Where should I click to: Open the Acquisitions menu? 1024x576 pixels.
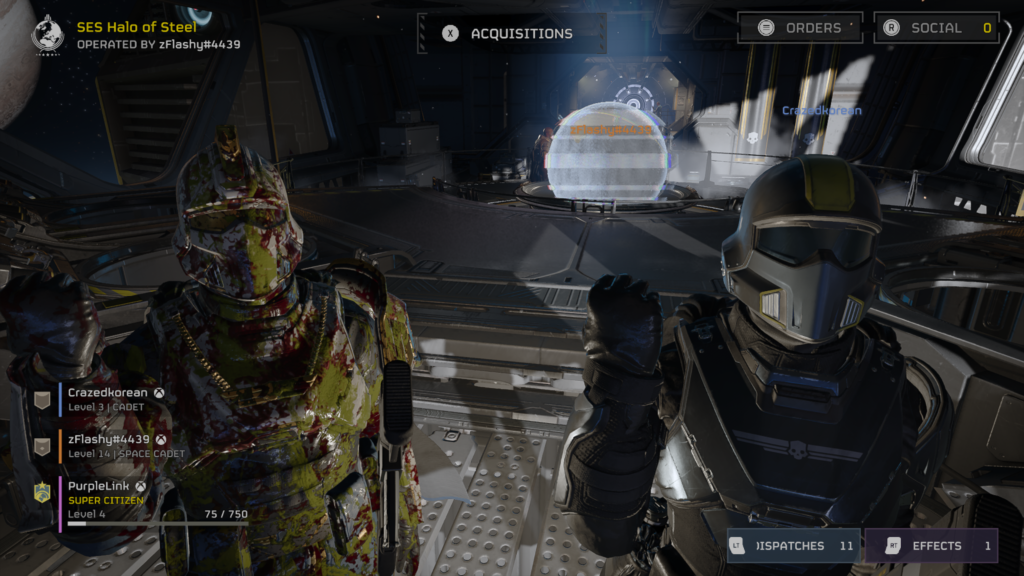(510, 33)
